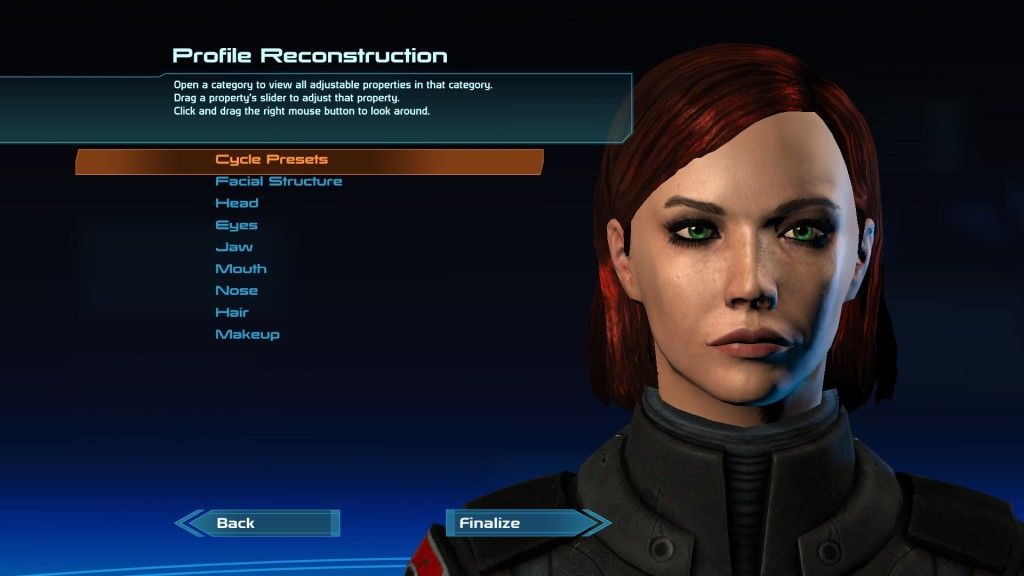This screenshot has width=1024, height=576.
Task: Open the Head category
Action: pyautogui.click(x=237, y=204)
